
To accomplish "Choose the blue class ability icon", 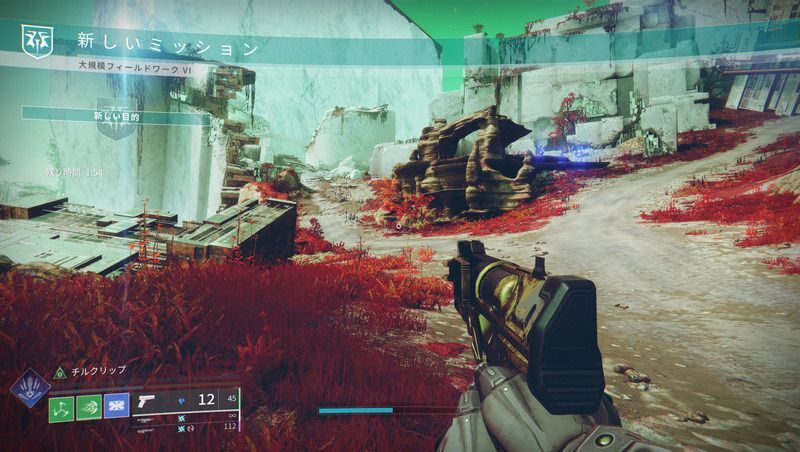I will [x=117, y=406].
